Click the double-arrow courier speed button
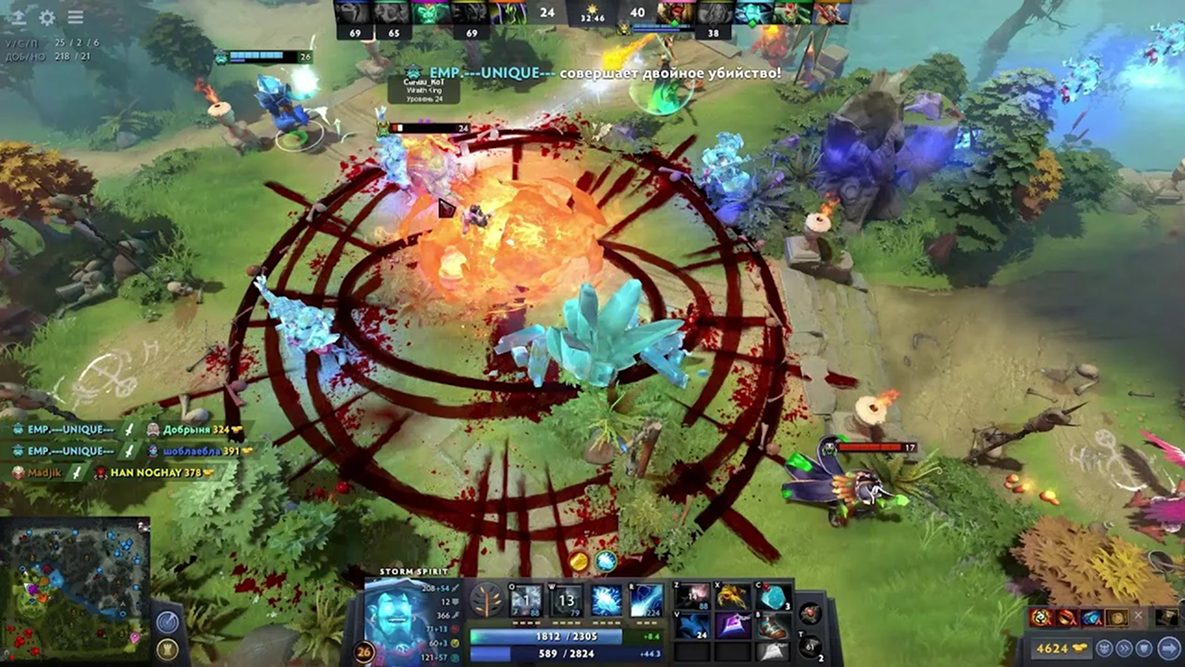1185x667 pixels. point(1122,647)
